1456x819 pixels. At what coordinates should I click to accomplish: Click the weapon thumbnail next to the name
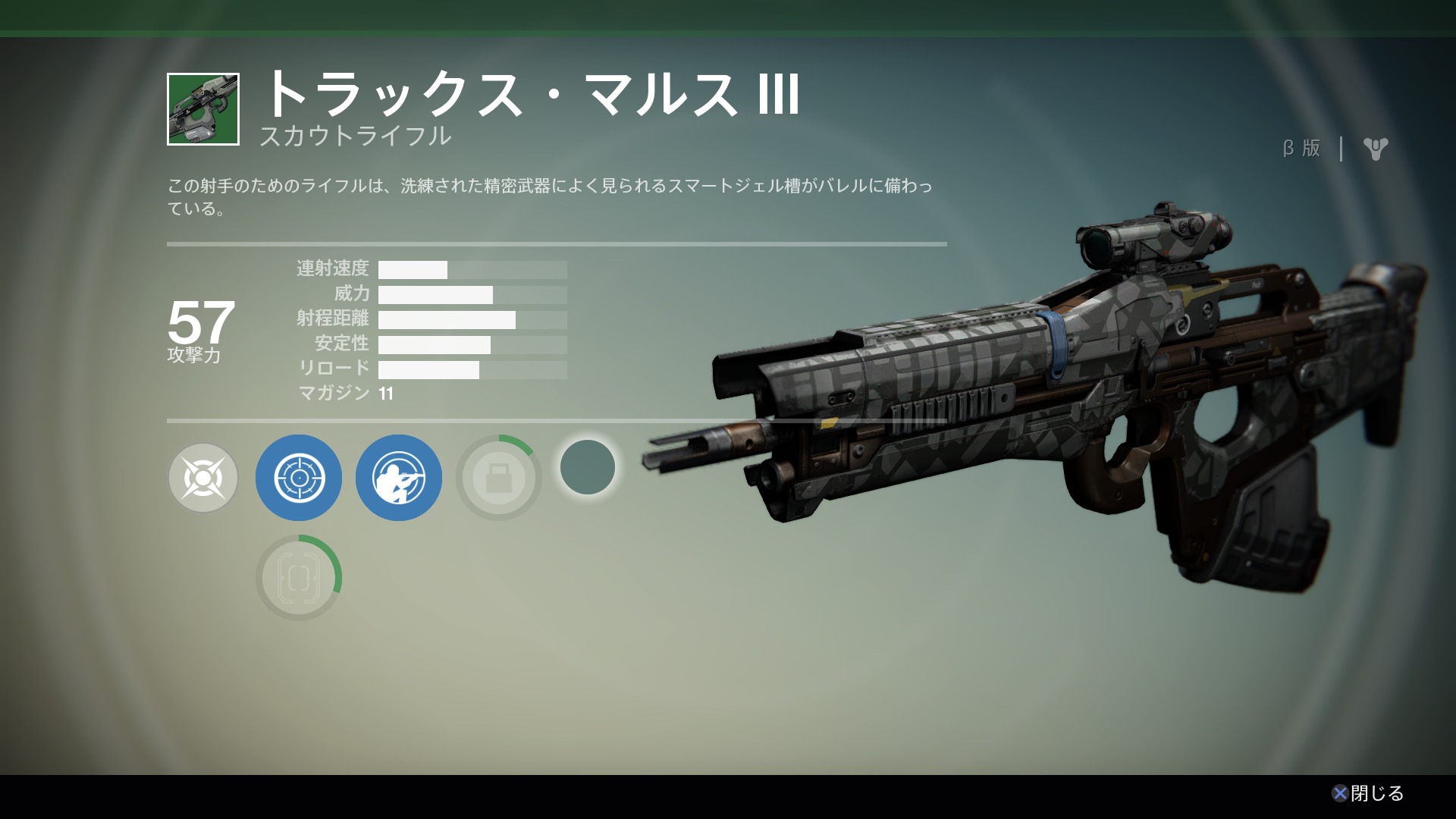(x=203, y=109)
